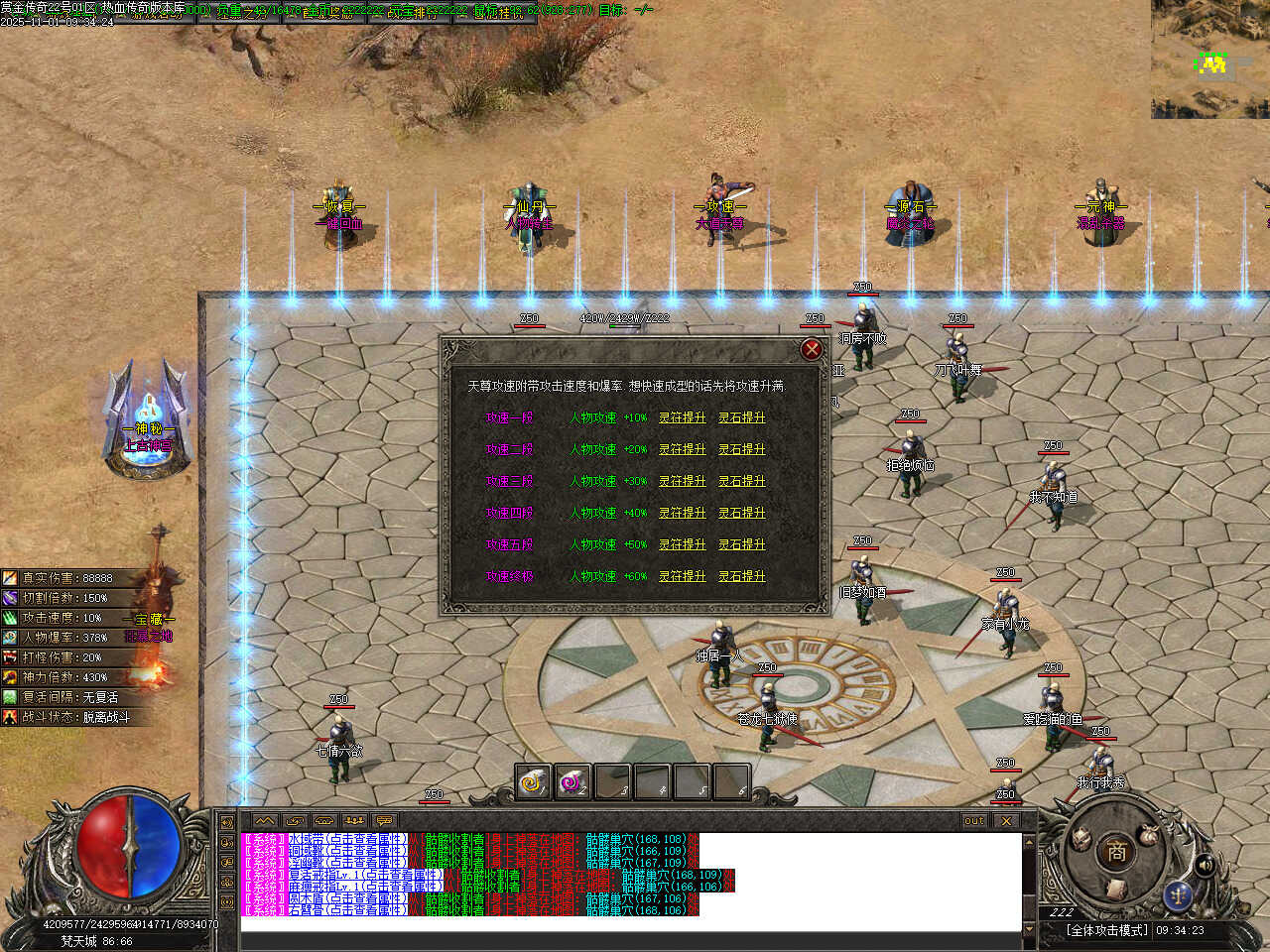
Task: Select 灵石提升 on the 攻速三段 row
Action: tap(742, 481)
